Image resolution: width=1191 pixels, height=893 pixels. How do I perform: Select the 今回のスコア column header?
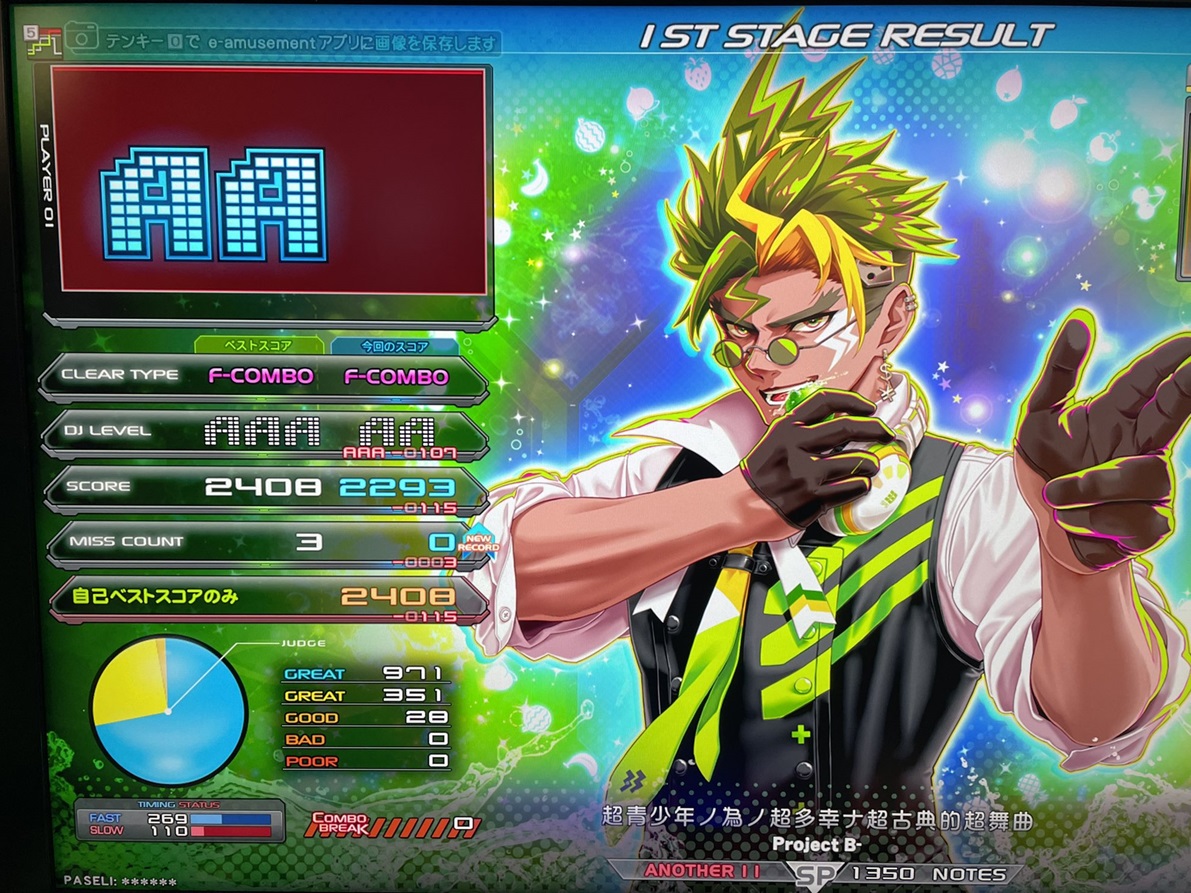393,346
